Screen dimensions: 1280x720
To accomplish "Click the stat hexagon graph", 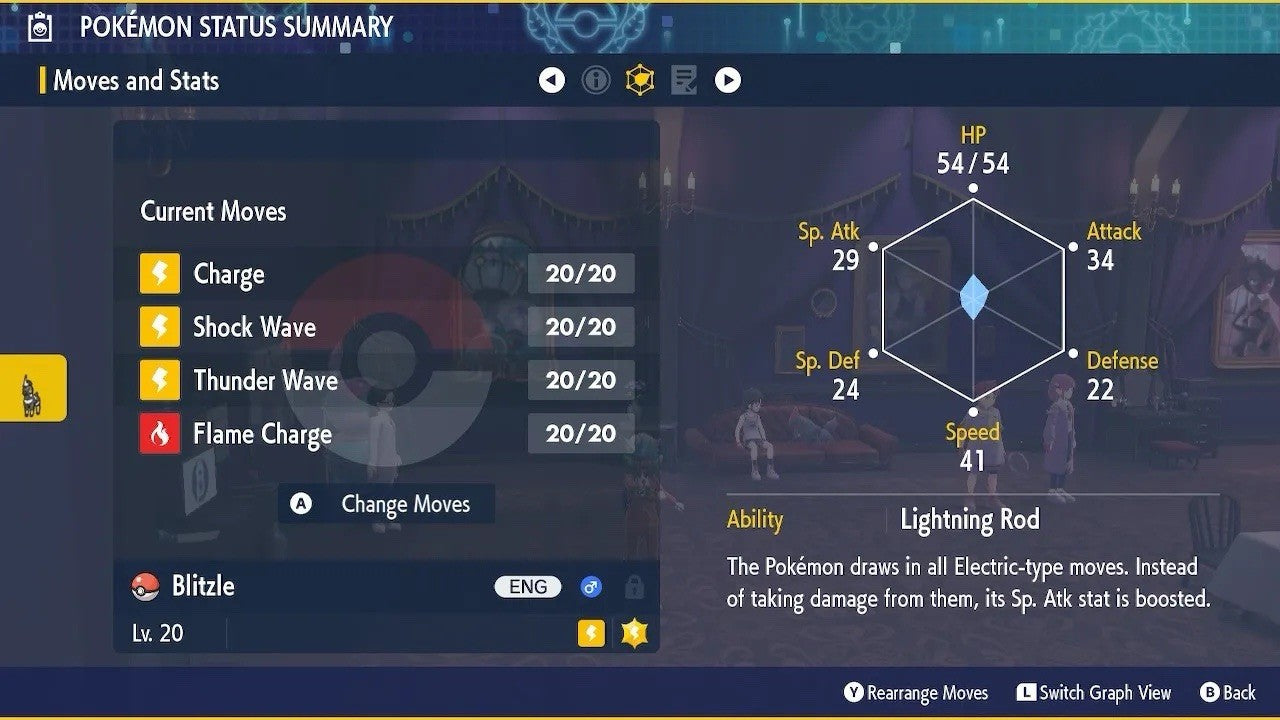I will coord(972,298).
